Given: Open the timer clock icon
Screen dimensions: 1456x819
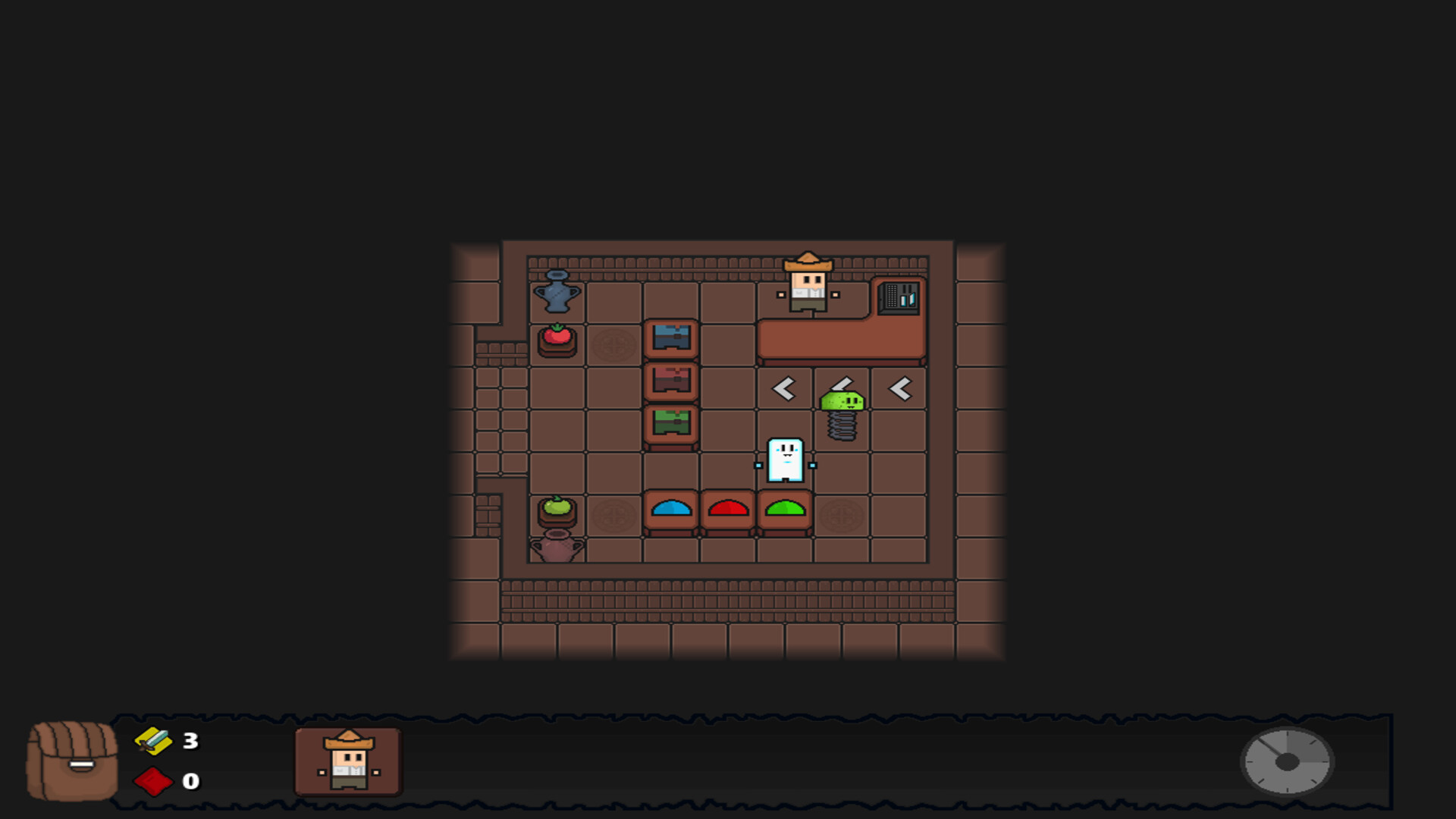Looking at the screenshot, I should [x=1287, y=763].
